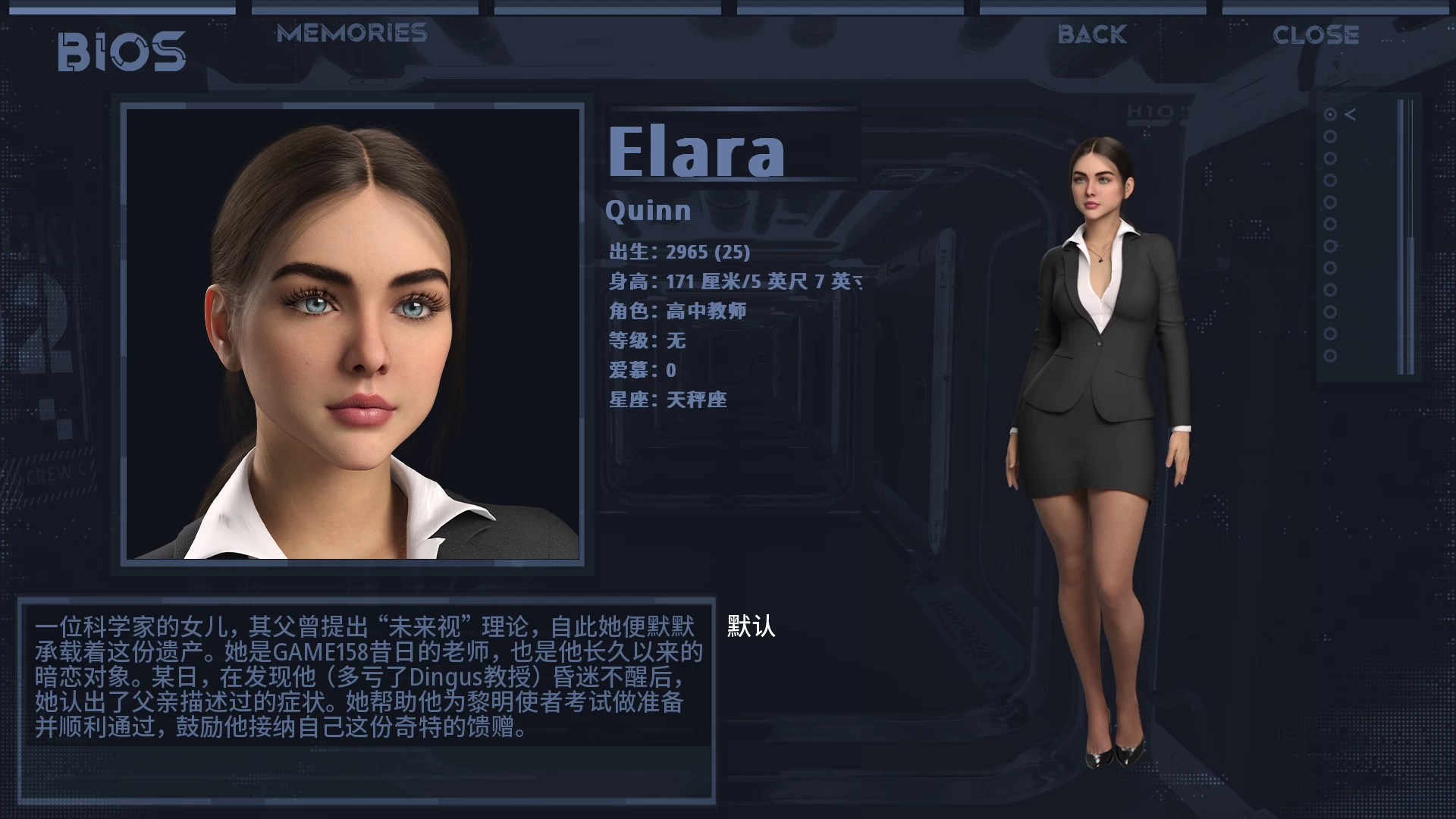Close the bios screen
The width and height of the screenshot is (1456, 819).
[1316, 35]
